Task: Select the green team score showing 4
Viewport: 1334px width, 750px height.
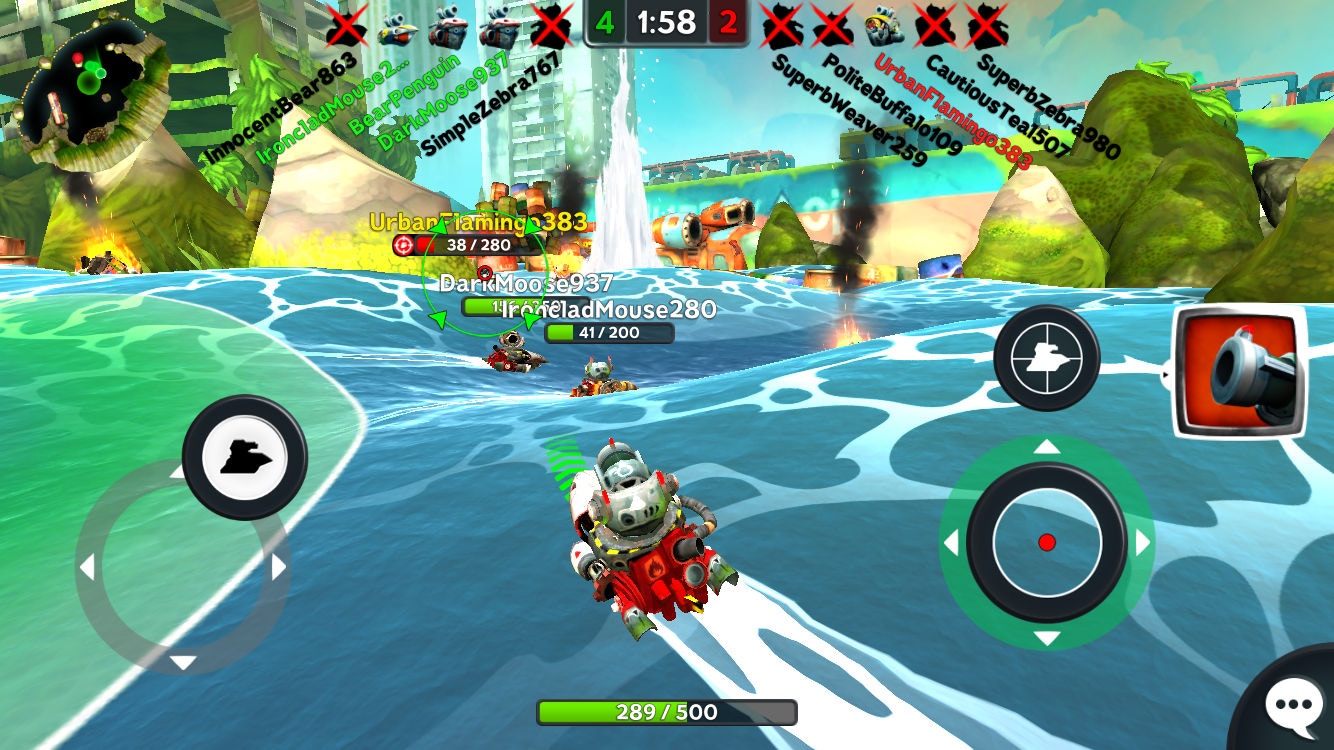Action: (607, 20)
